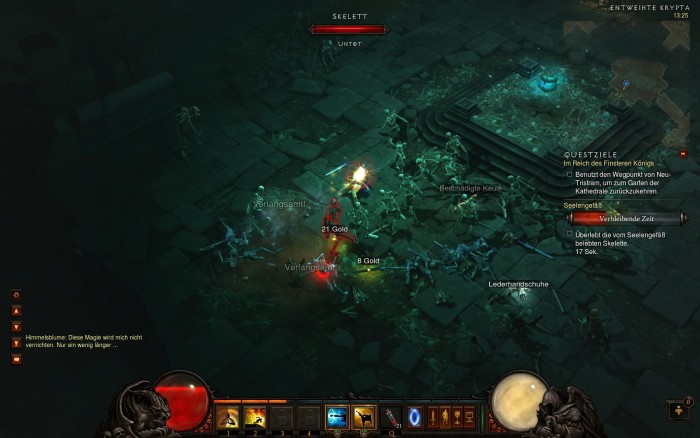This screenshot has height=438, width=700.
Task: Open the chat options gear button
Action: point(16,295)
